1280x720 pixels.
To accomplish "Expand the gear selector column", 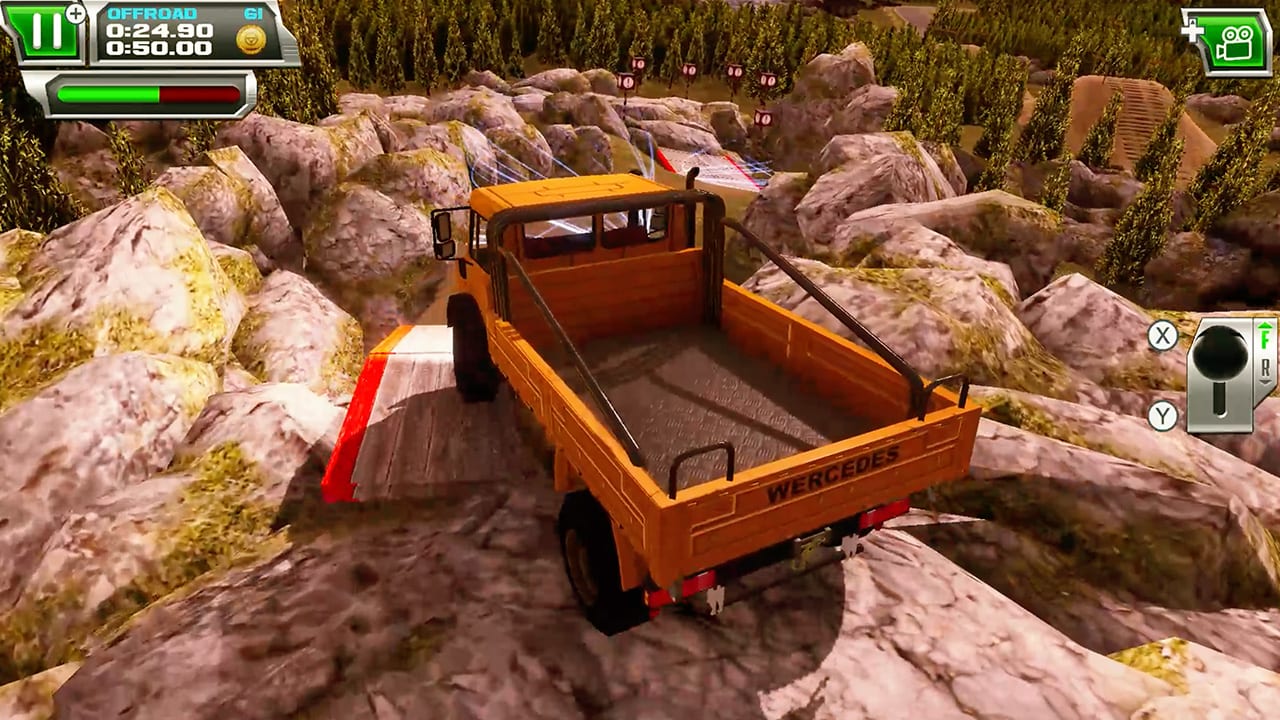I will coord(1265,355).
